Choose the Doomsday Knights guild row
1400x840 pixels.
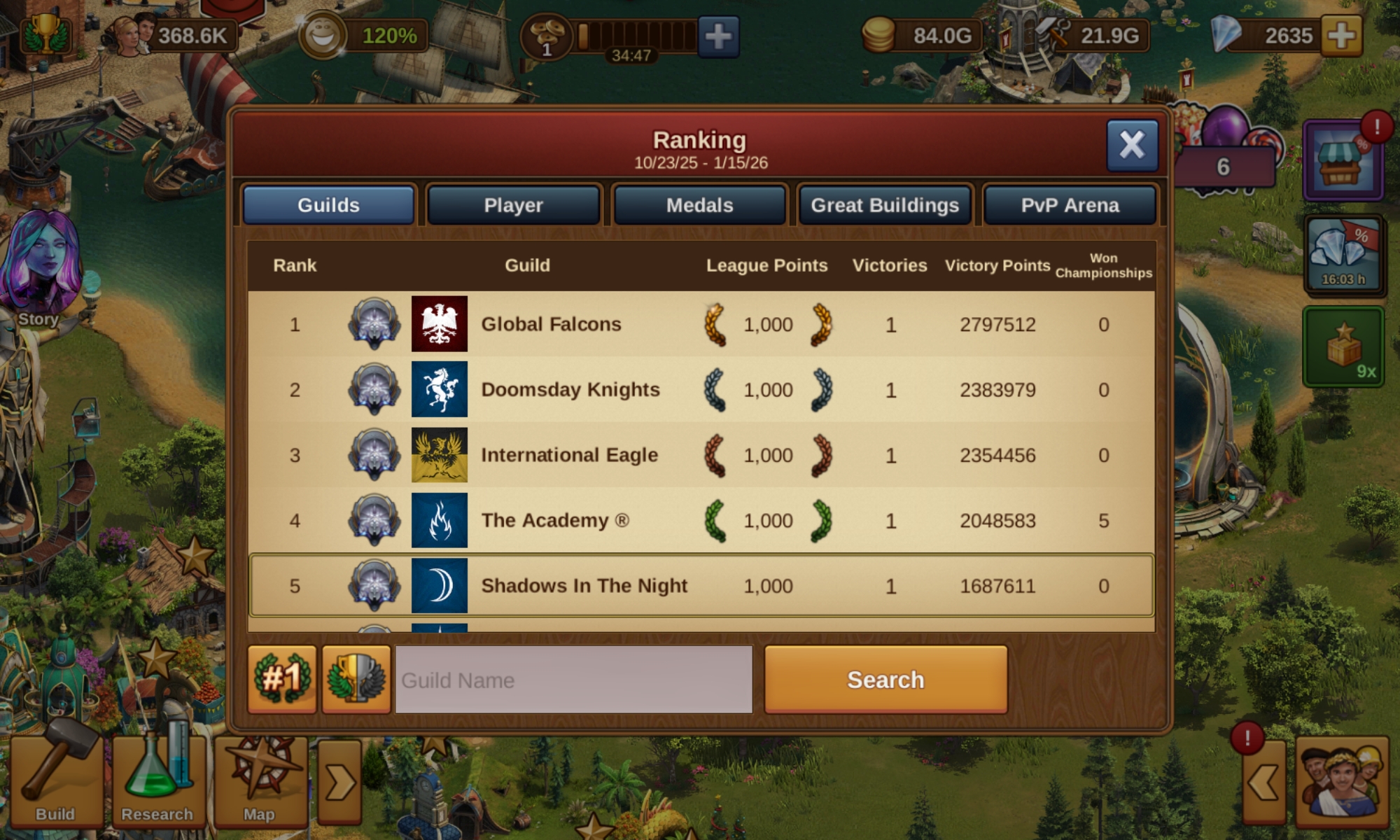point(570,389)
